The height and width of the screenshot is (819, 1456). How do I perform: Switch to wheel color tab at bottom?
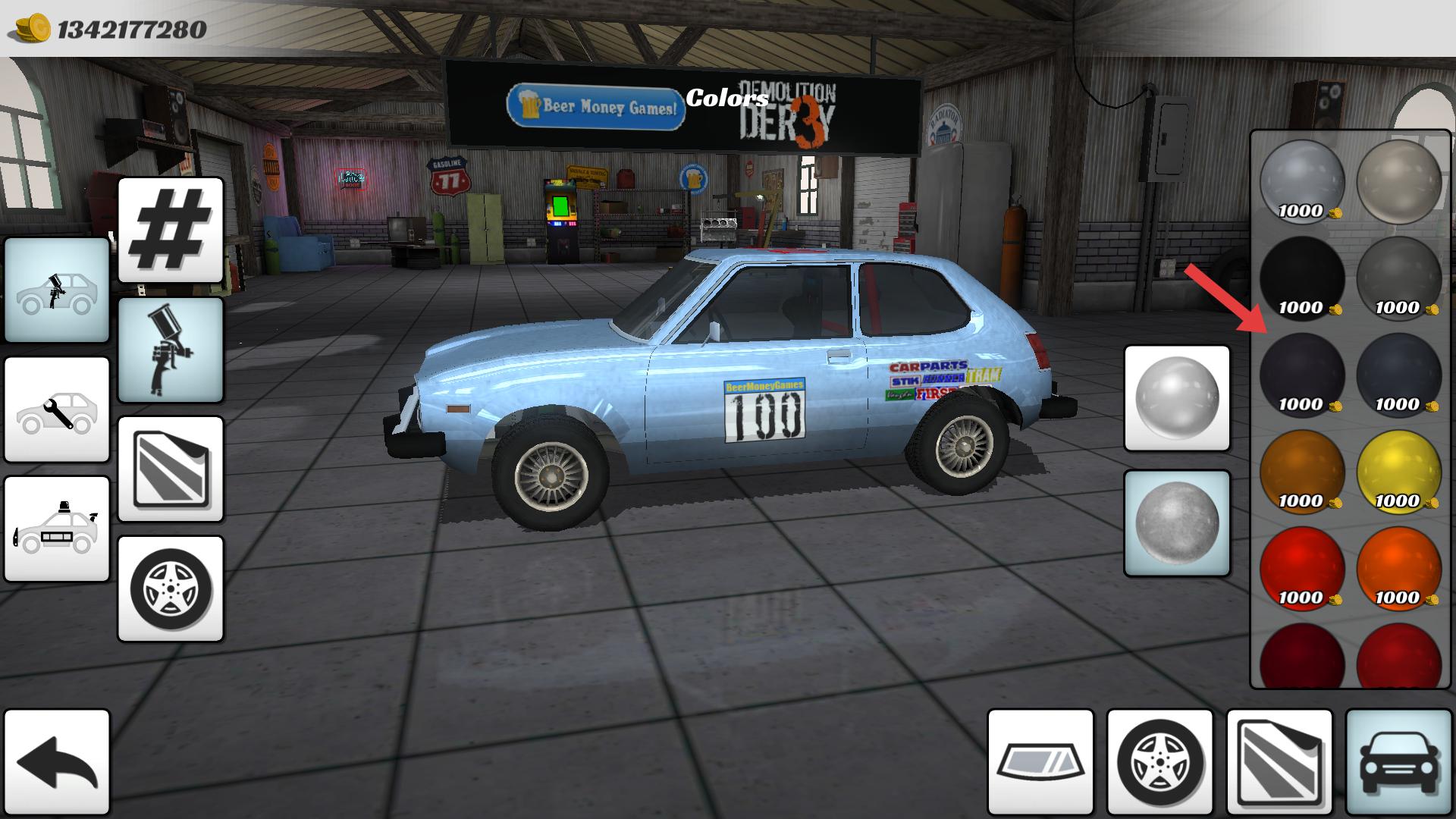coord(1159,763)
